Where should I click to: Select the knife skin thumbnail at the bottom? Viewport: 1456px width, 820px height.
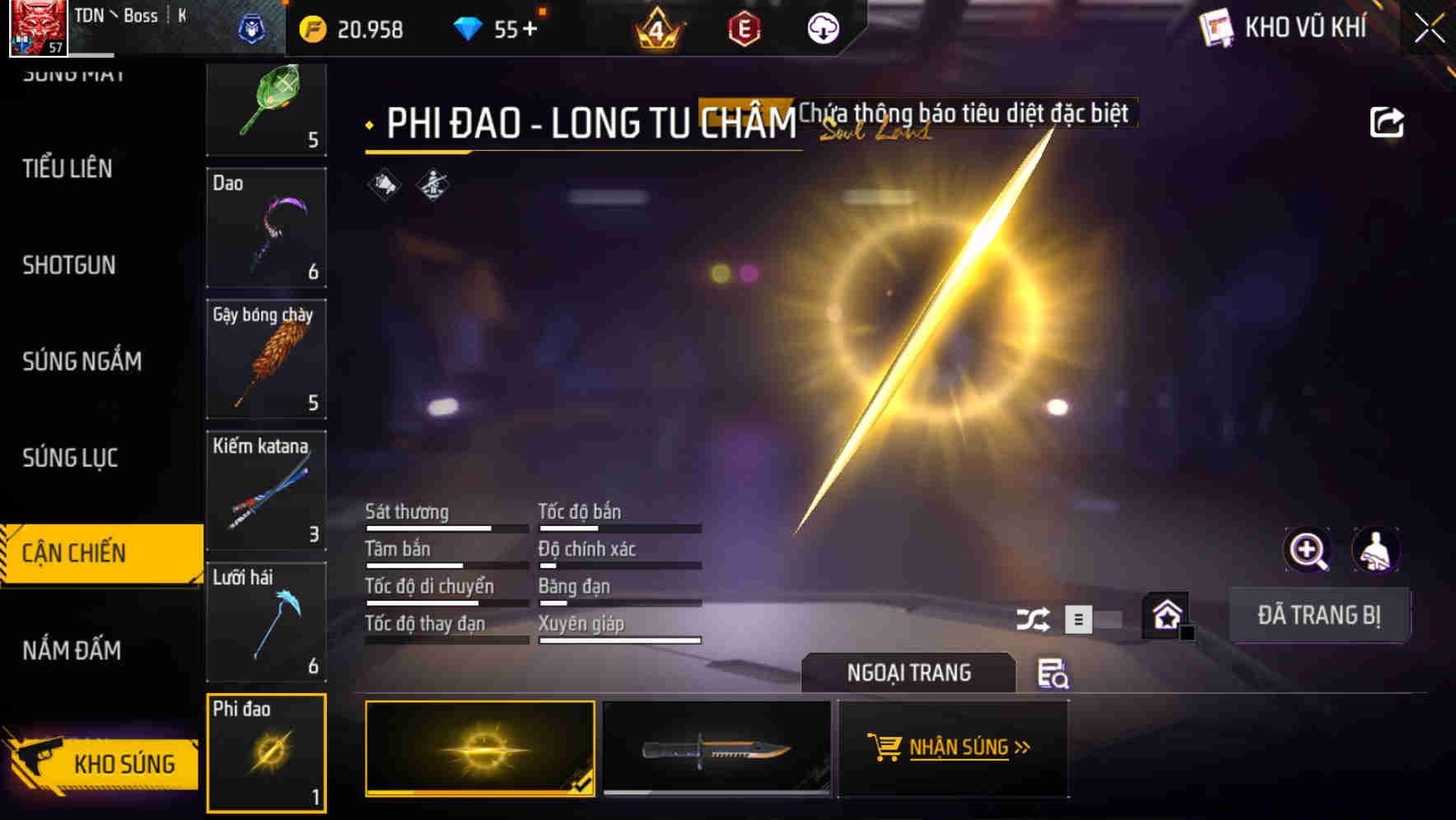coord(716,749)
